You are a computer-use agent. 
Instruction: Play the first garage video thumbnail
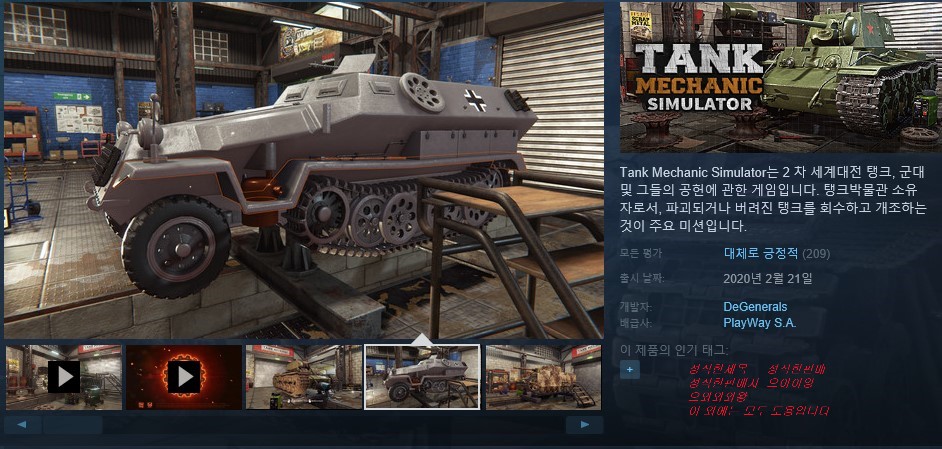click(x=63, y=377)
